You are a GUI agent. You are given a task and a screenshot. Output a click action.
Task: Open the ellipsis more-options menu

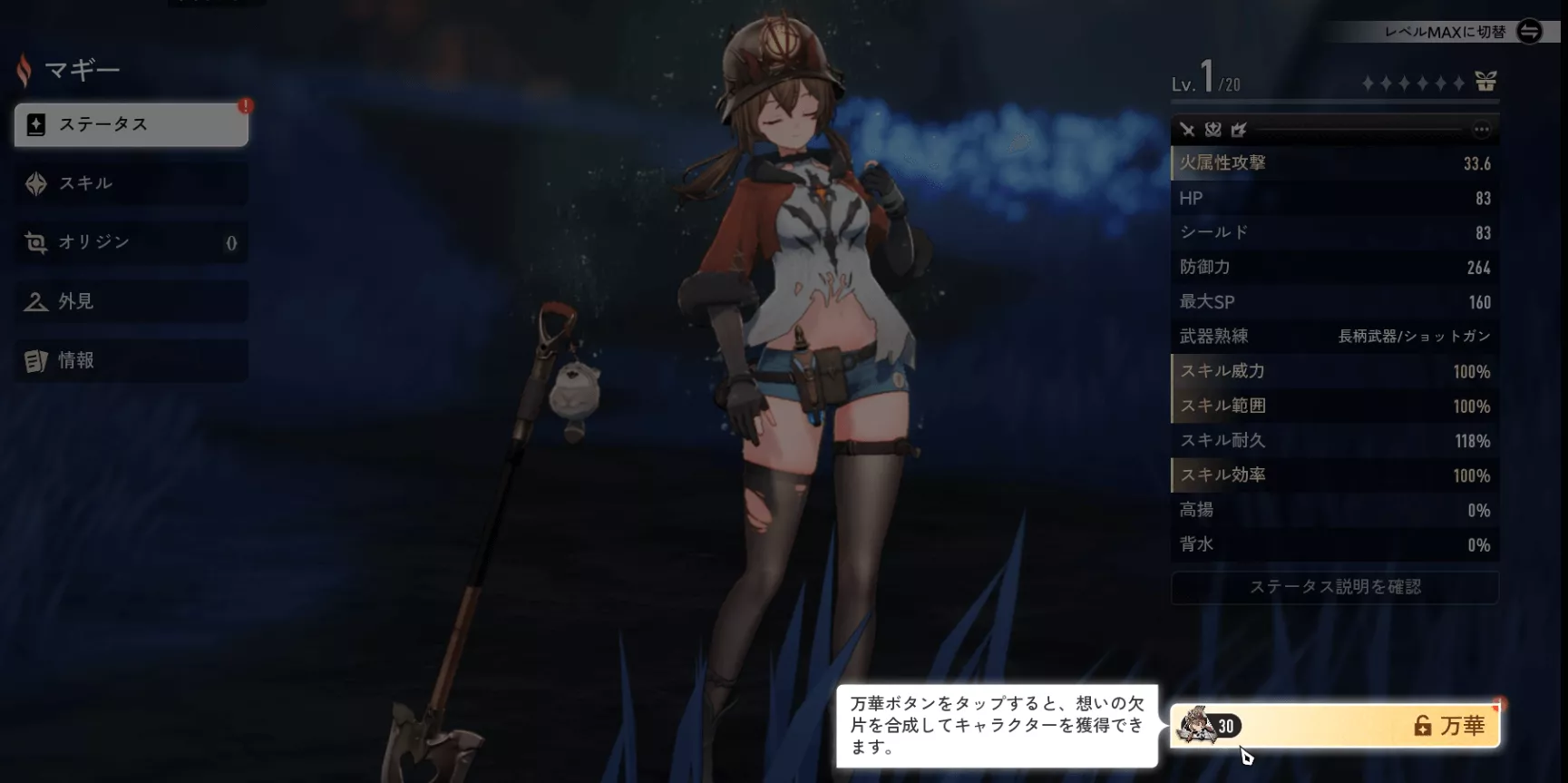(x=1481, y=130)
